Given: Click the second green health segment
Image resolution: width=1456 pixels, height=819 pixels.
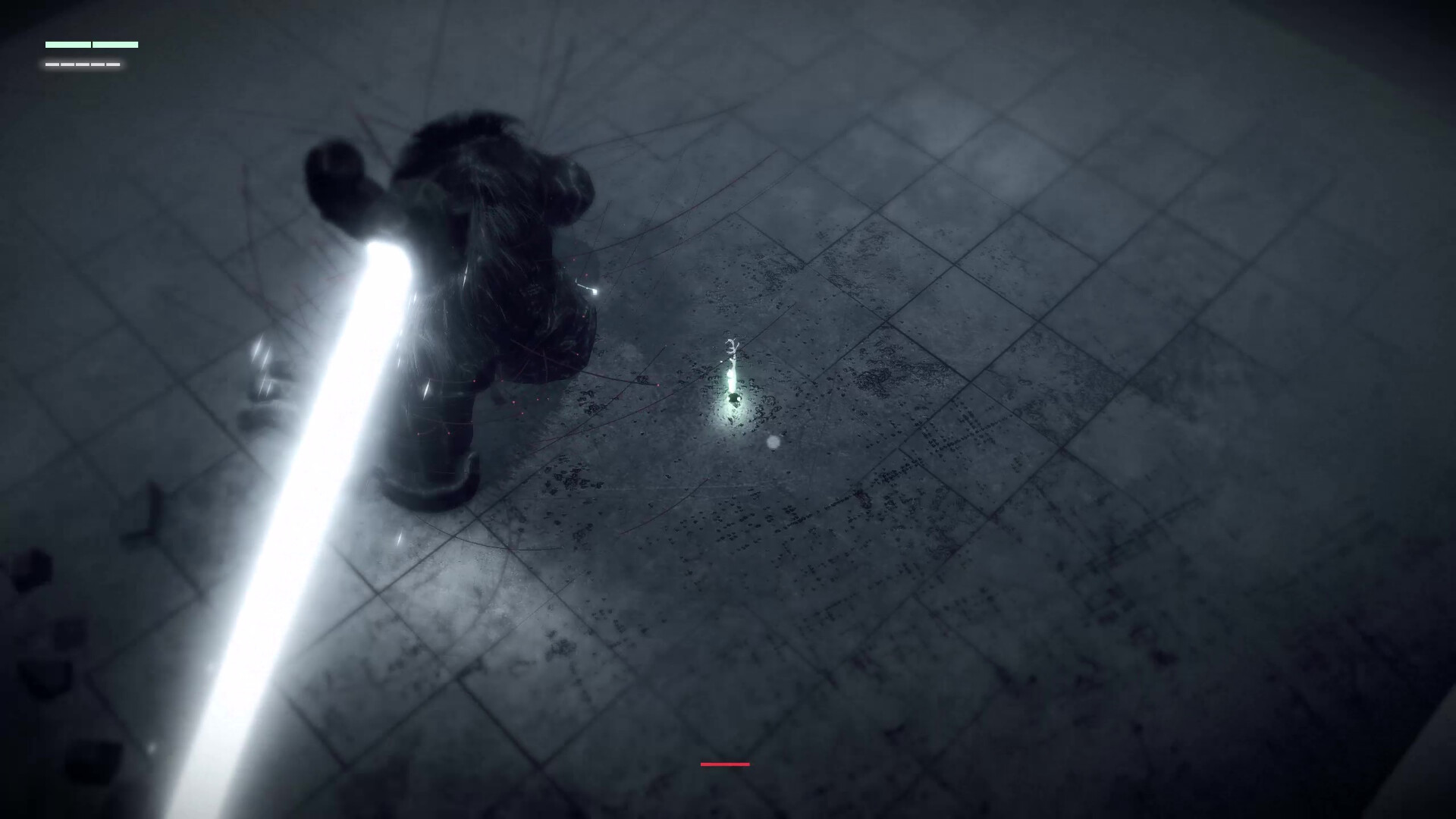Looking at the screenshot, I should point(115,45).
